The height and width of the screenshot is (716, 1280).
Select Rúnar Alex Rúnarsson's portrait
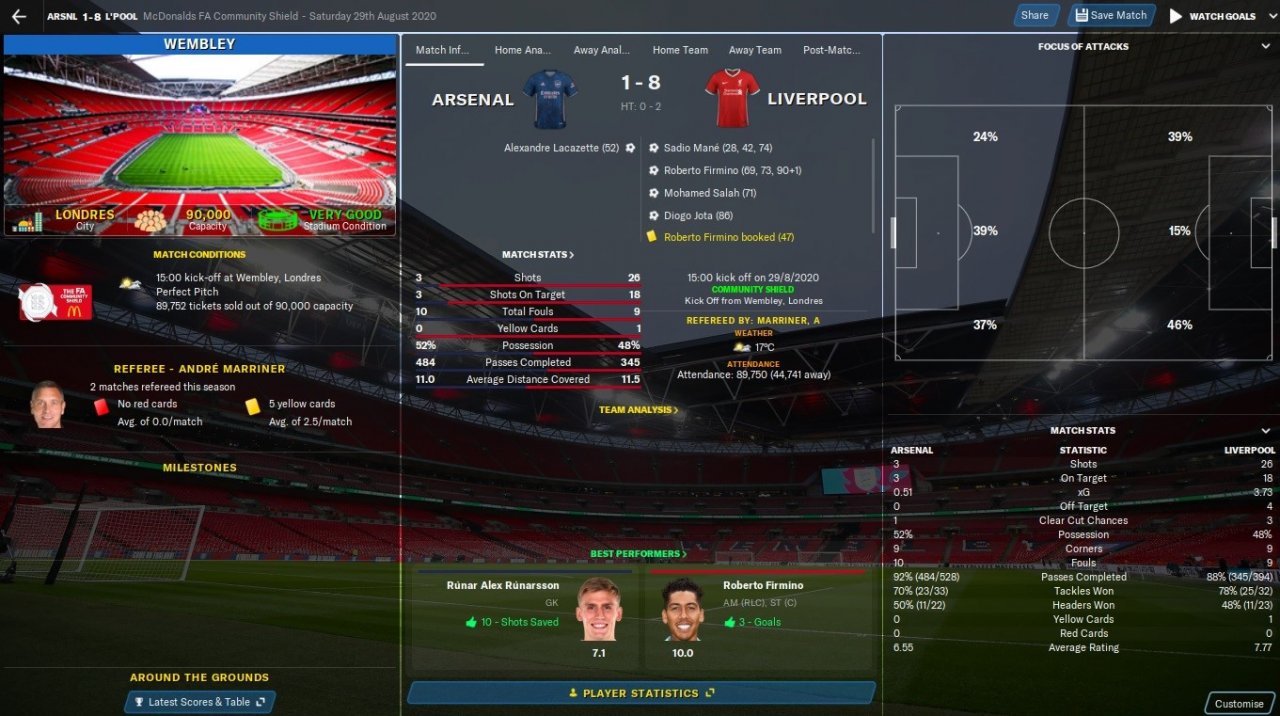coord(599,608)
